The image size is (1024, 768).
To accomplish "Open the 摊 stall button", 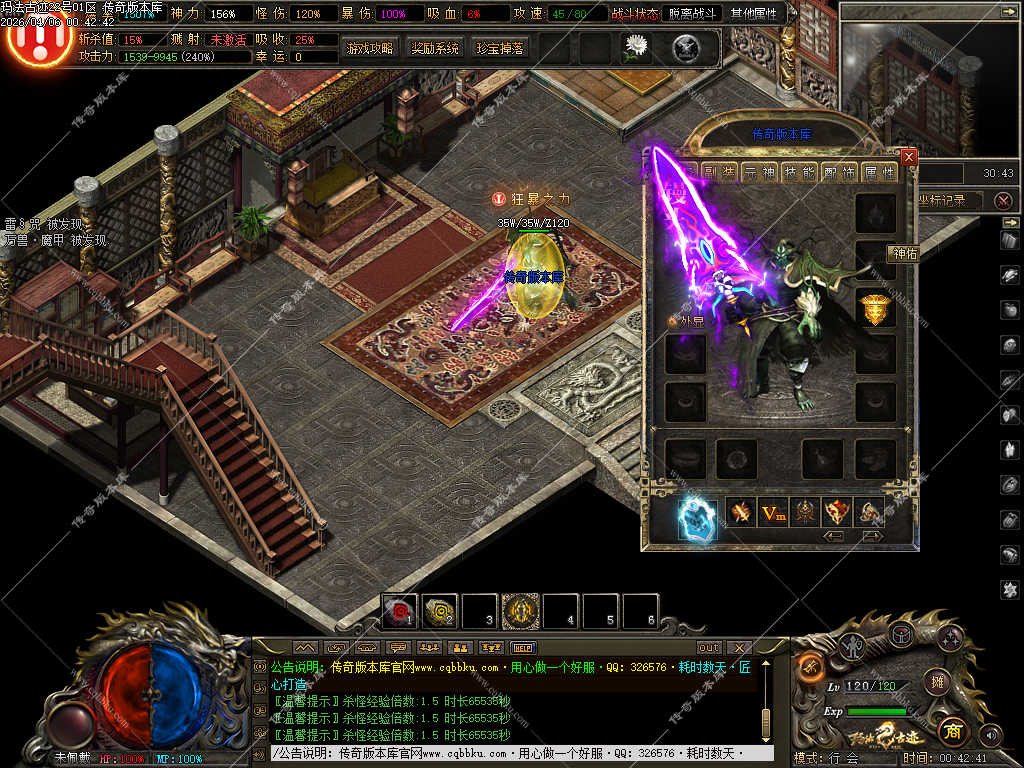I will tap(936, 682).
